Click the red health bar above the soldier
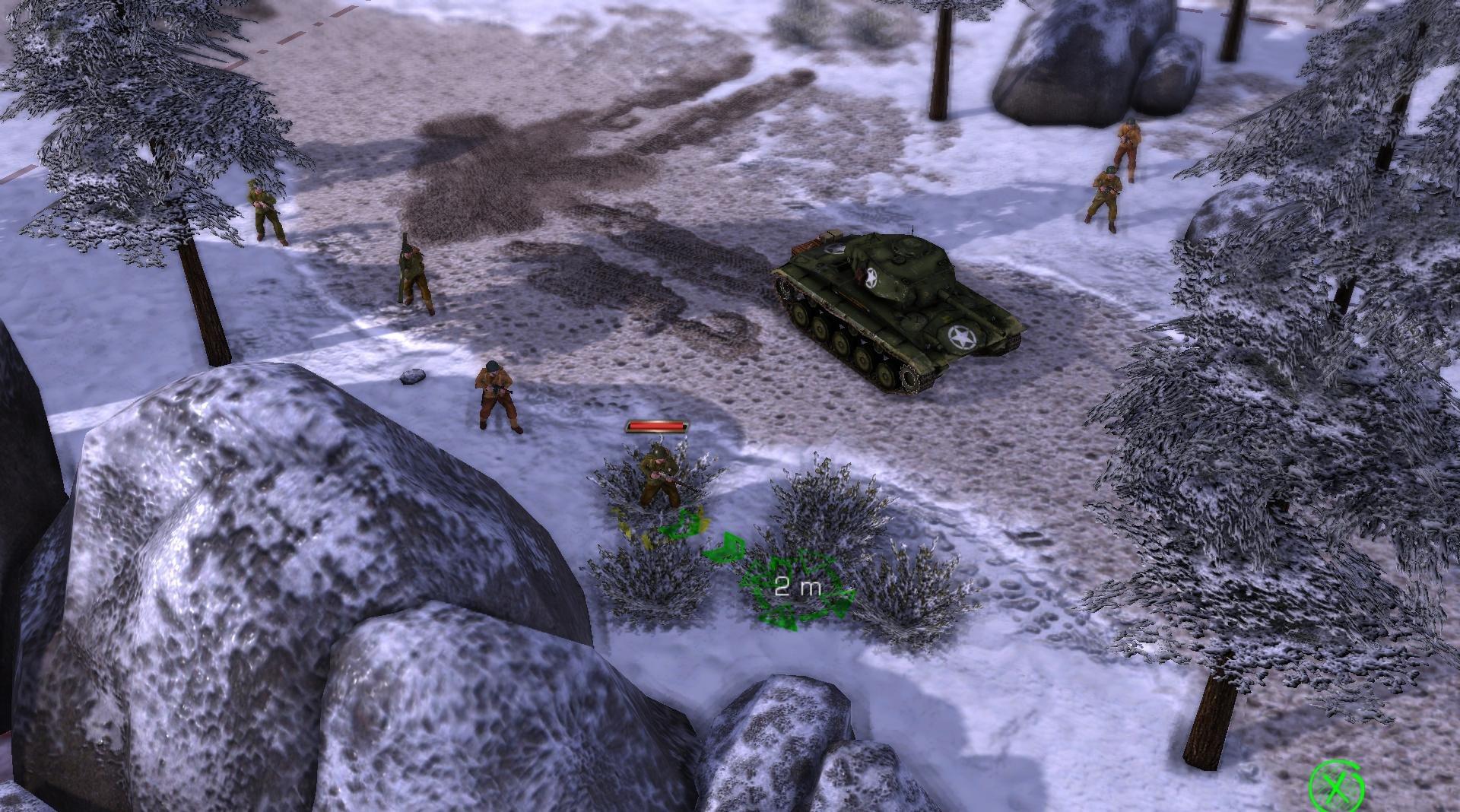This screenshot has width=1460, height=812. point(658,427)
